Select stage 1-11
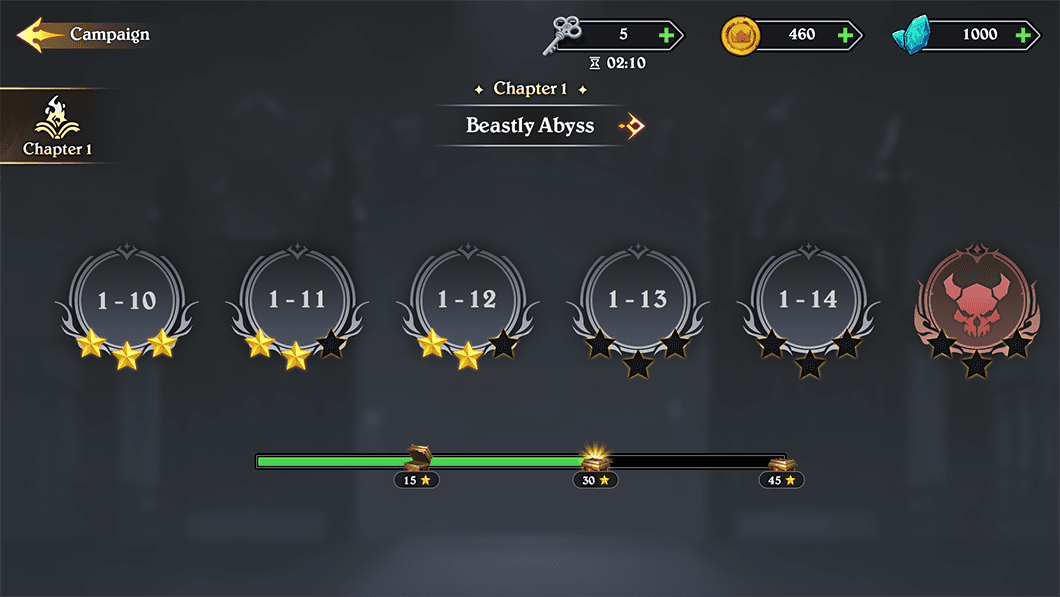This screenshot has height=597, width=1060. [x=297, y=301]
